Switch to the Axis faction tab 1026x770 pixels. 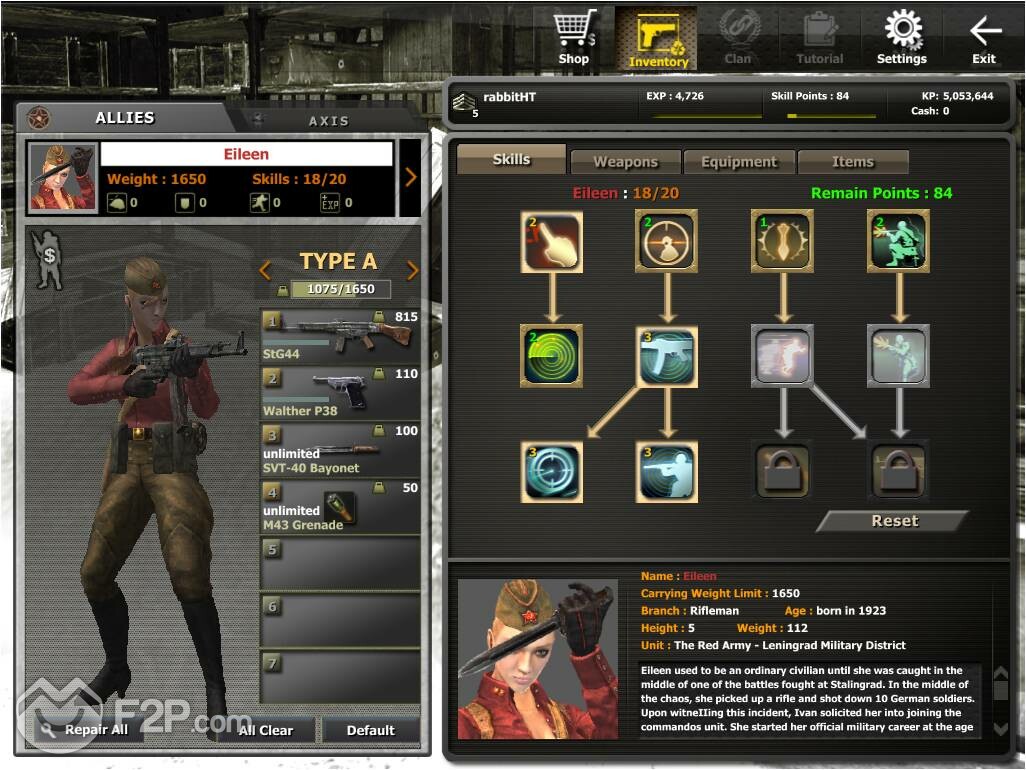pyautogui.click(x=328, y=120)
